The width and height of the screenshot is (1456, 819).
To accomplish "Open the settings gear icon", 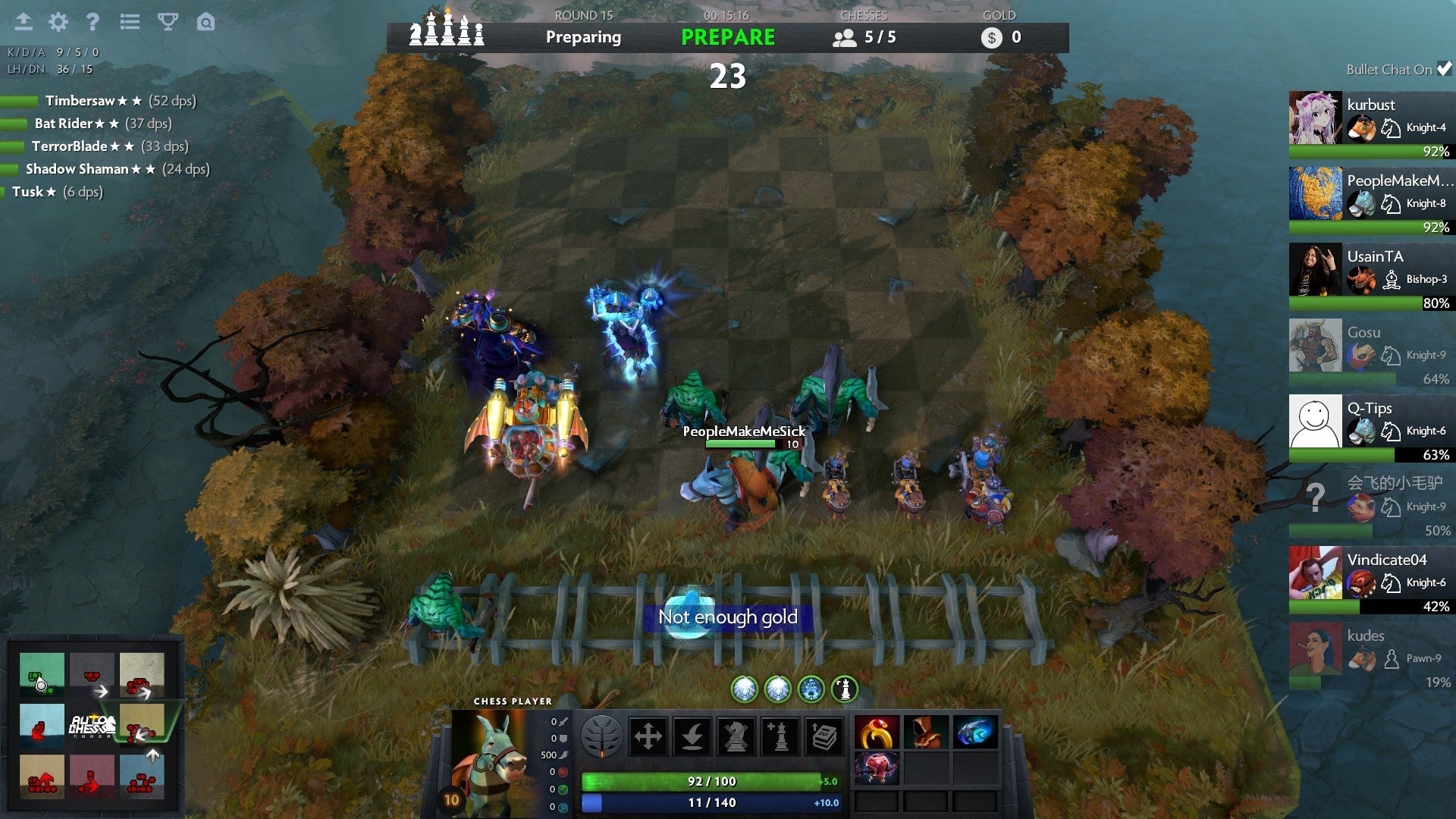I will pyautogui.click(x=57, y=23).
